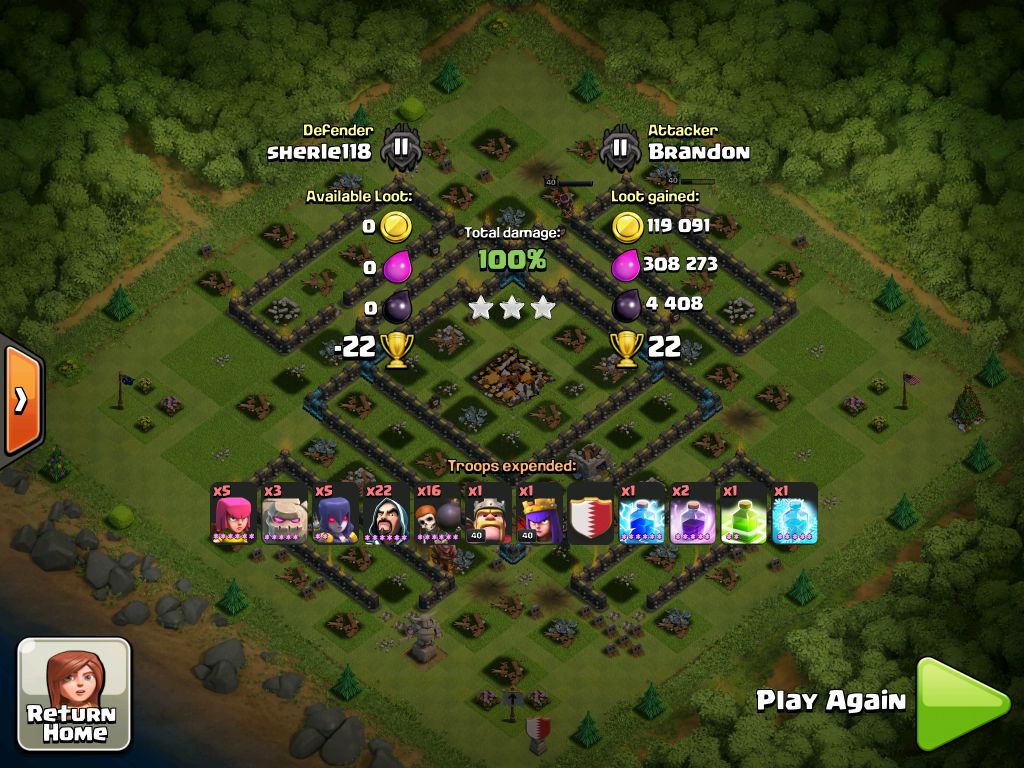
Task: Tap the red and white clan shield icon
Action: (x=590, y=514)
